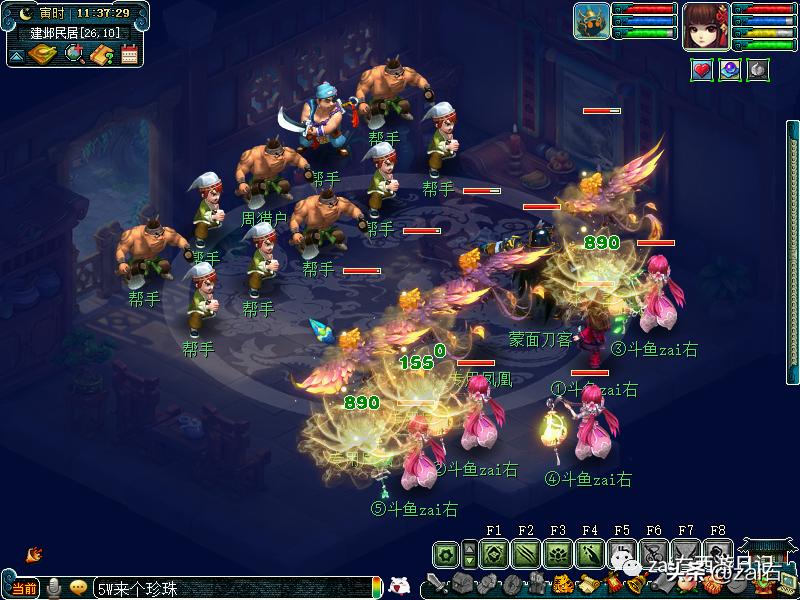Select the purple orb buff icon

(730, 70)
